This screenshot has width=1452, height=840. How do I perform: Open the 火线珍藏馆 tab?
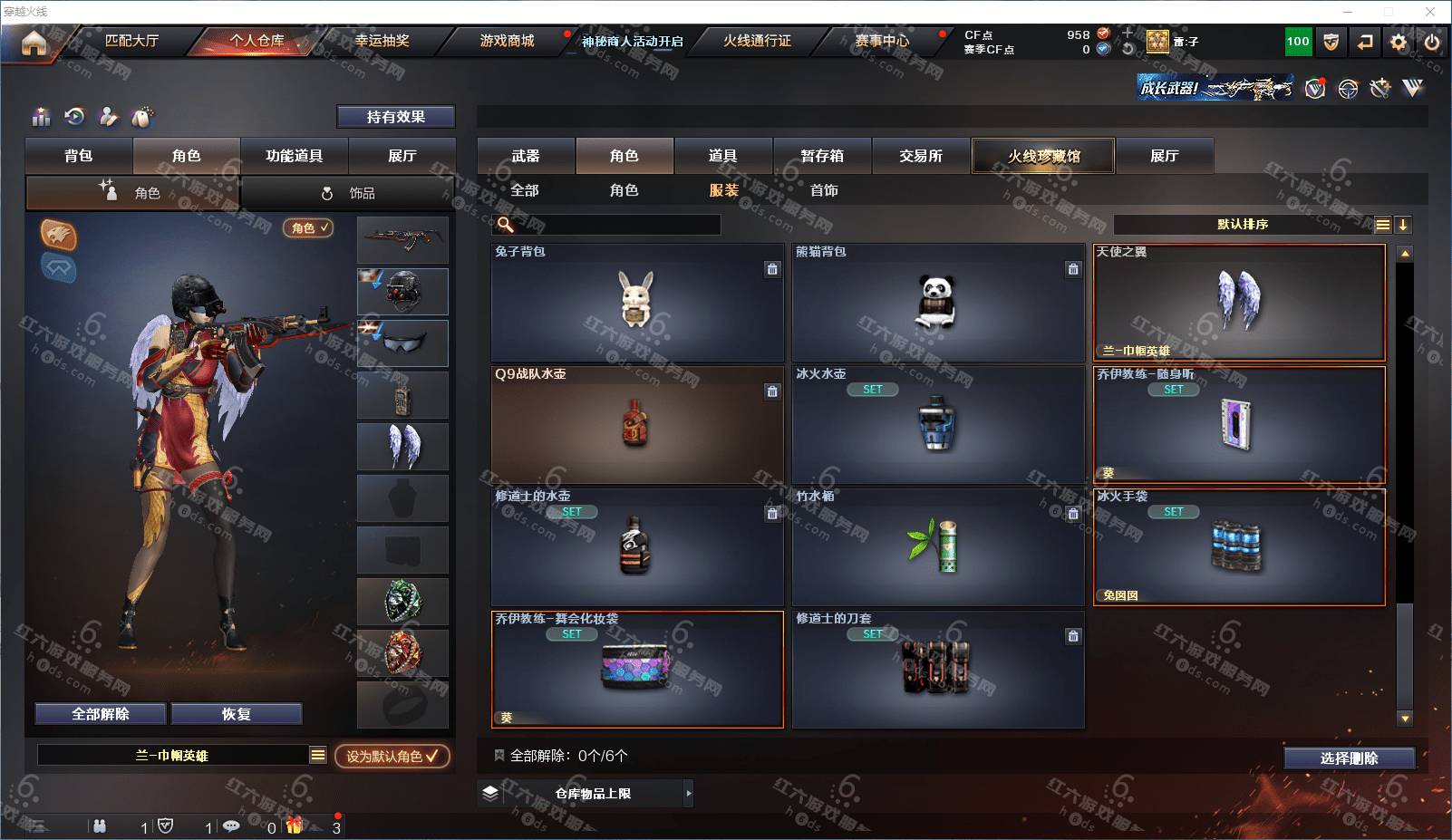(x=1043, y=156)
